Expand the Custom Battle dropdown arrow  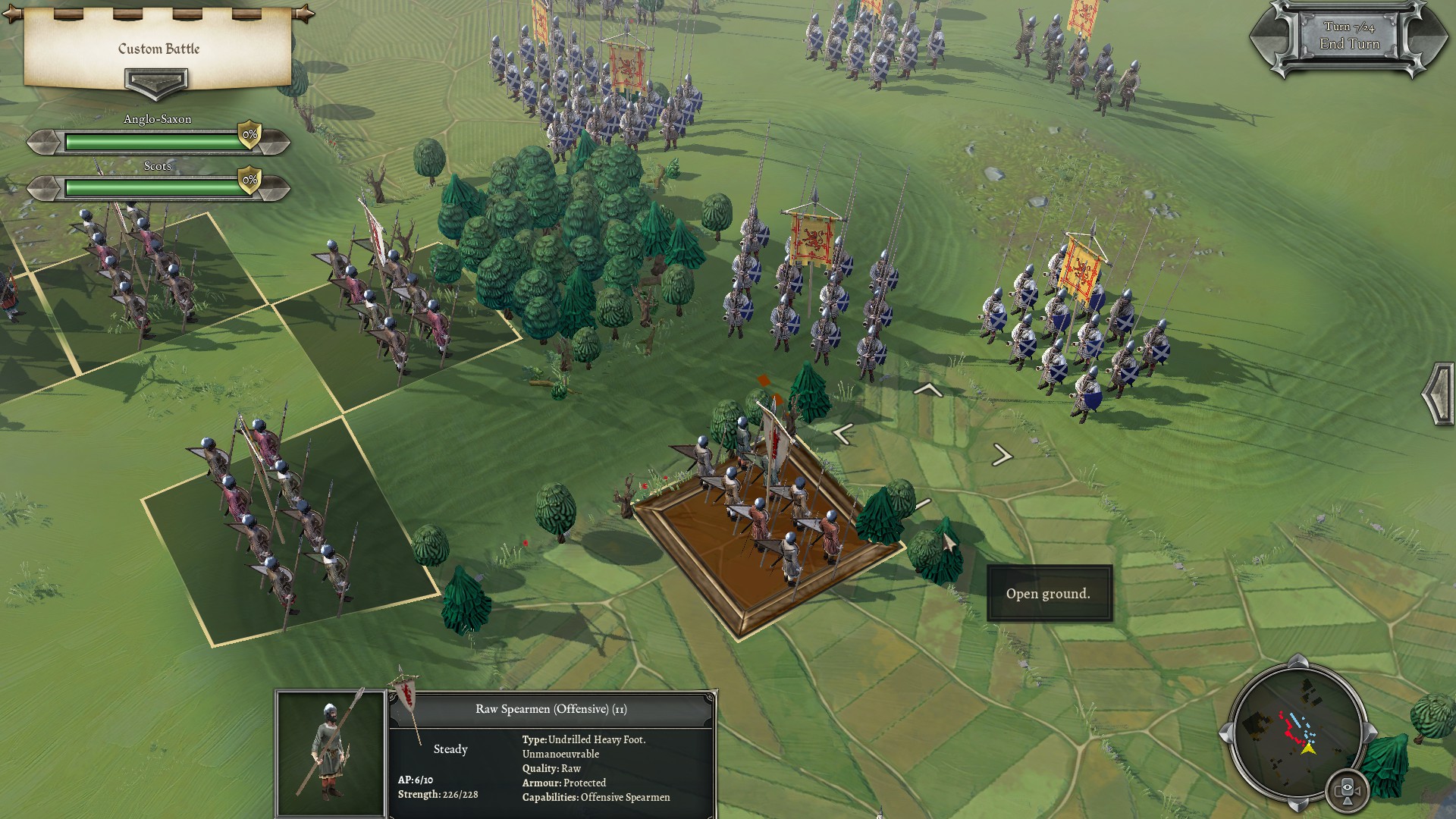156,82
